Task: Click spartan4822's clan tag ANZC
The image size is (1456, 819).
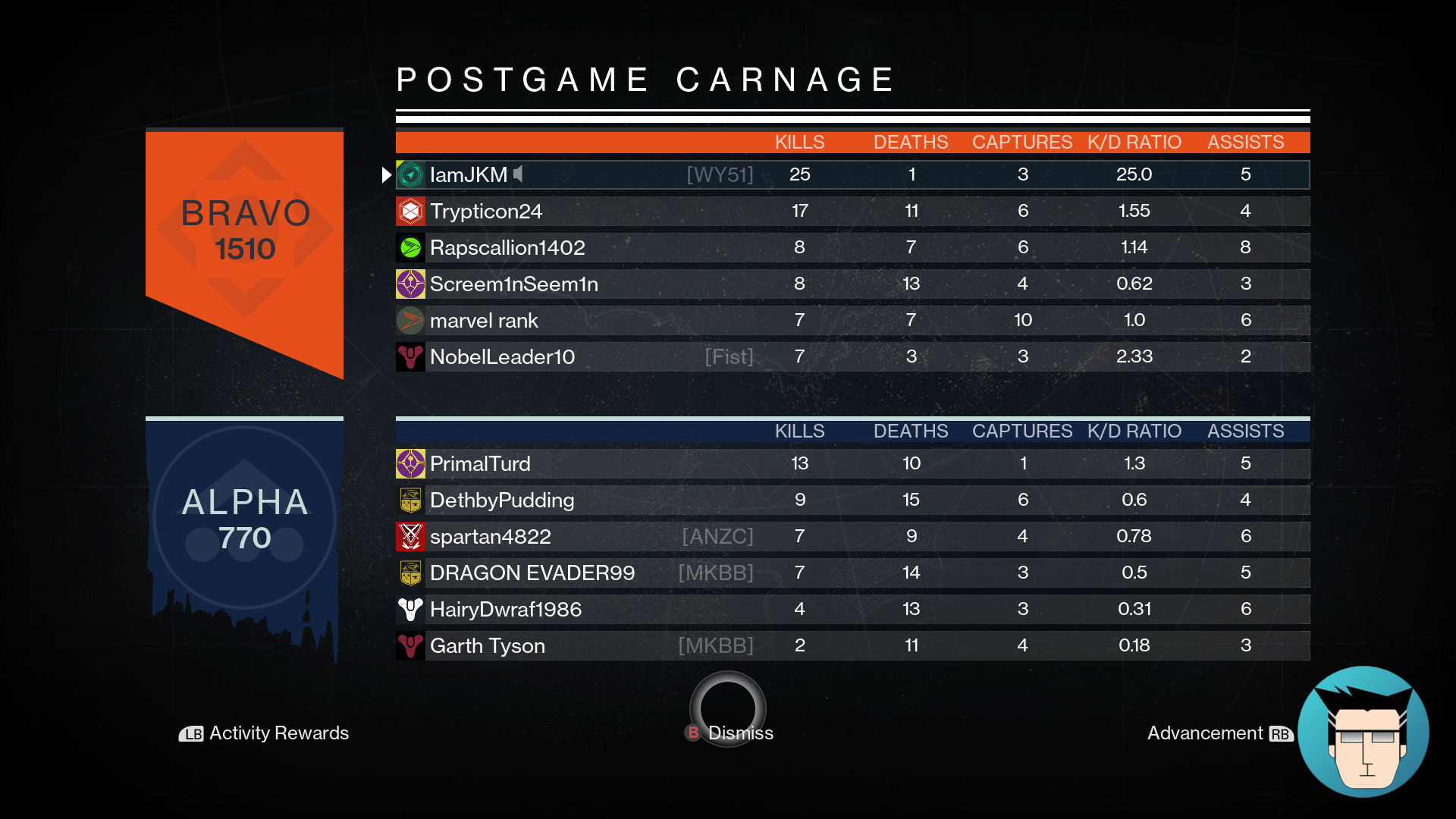Action: 717,536
